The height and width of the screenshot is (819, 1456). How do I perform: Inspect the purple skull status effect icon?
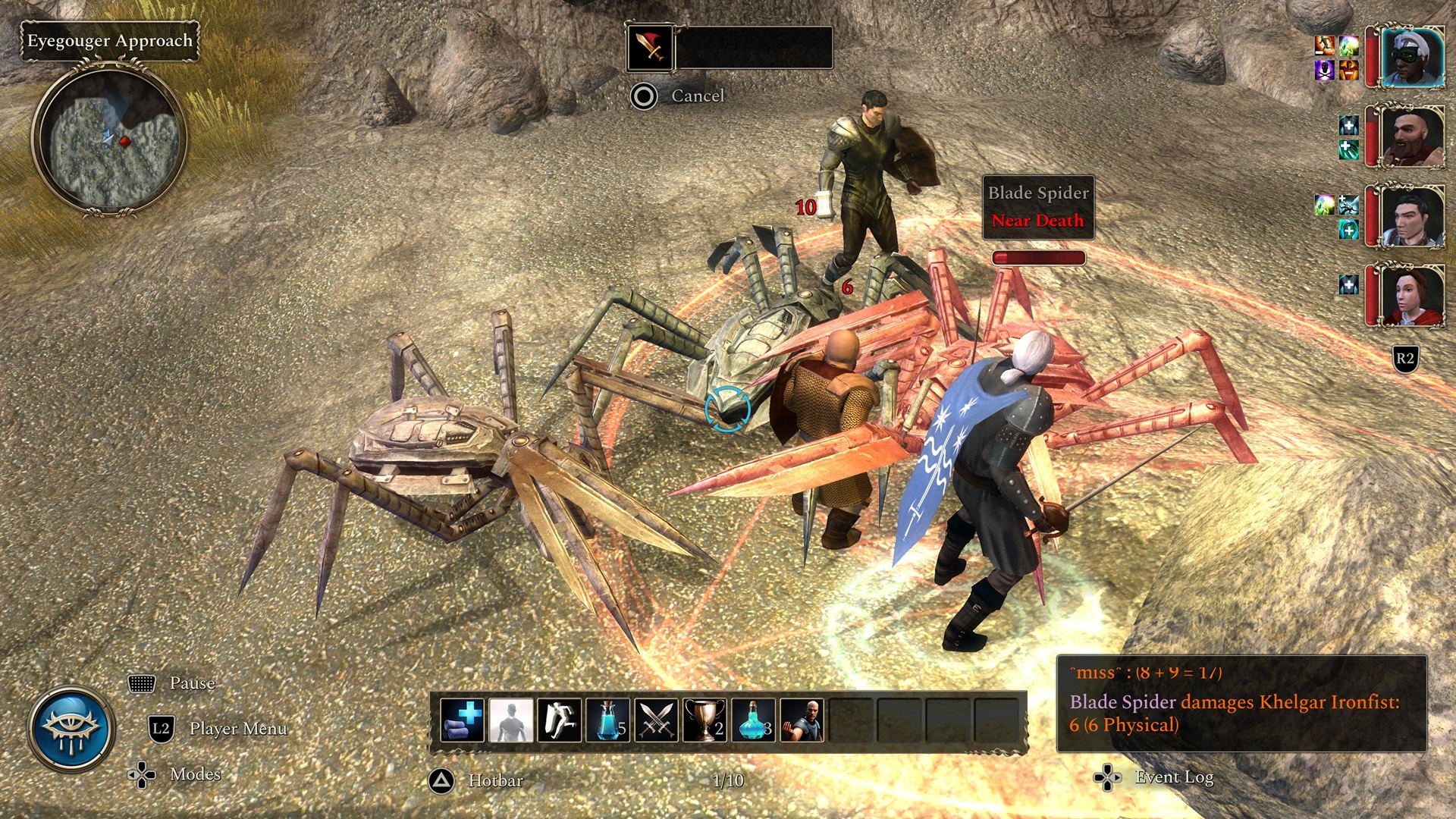coord(1324,71)
